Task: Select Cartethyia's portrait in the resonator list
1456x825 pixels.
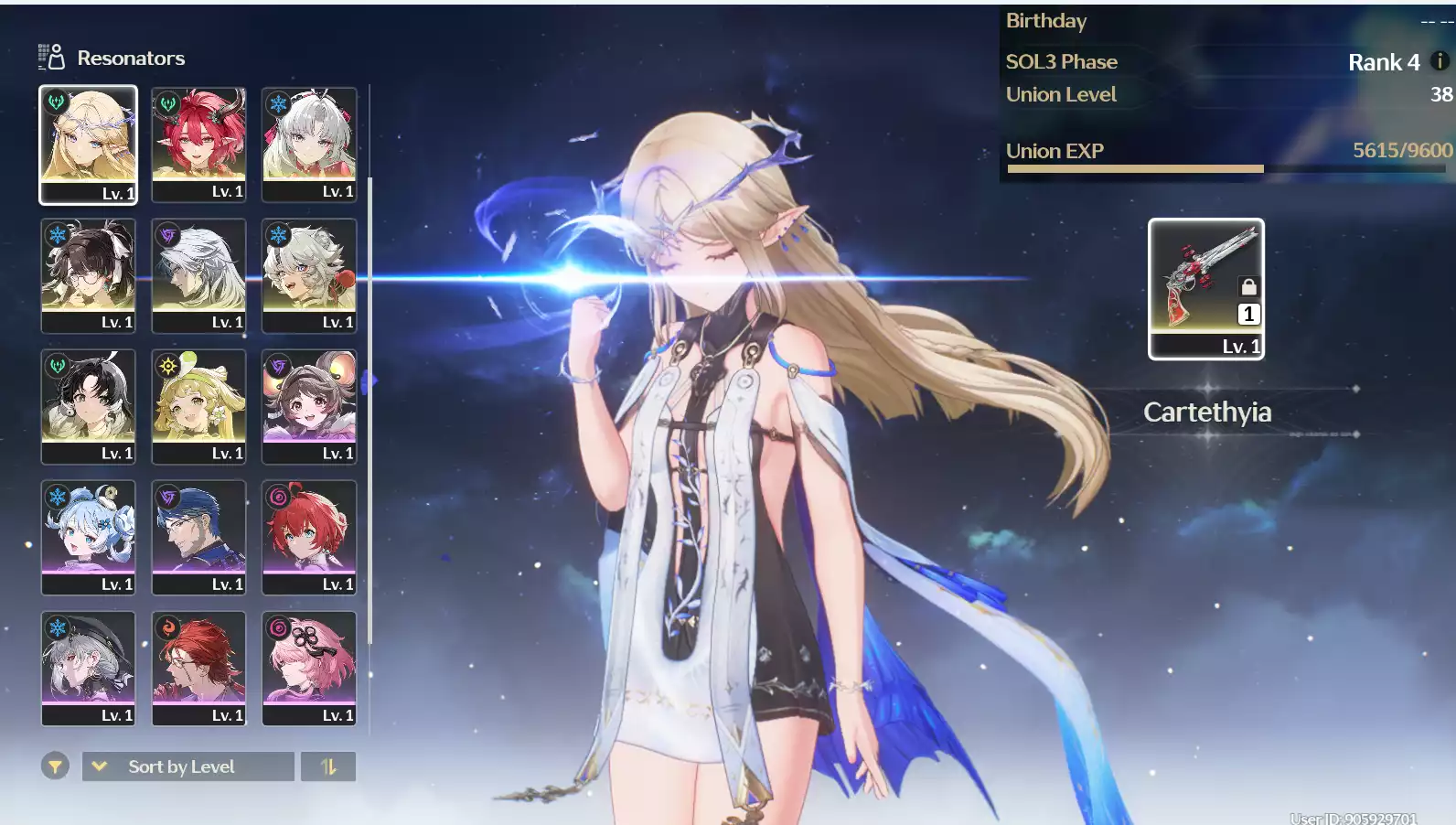Action: tap(88, 145)
